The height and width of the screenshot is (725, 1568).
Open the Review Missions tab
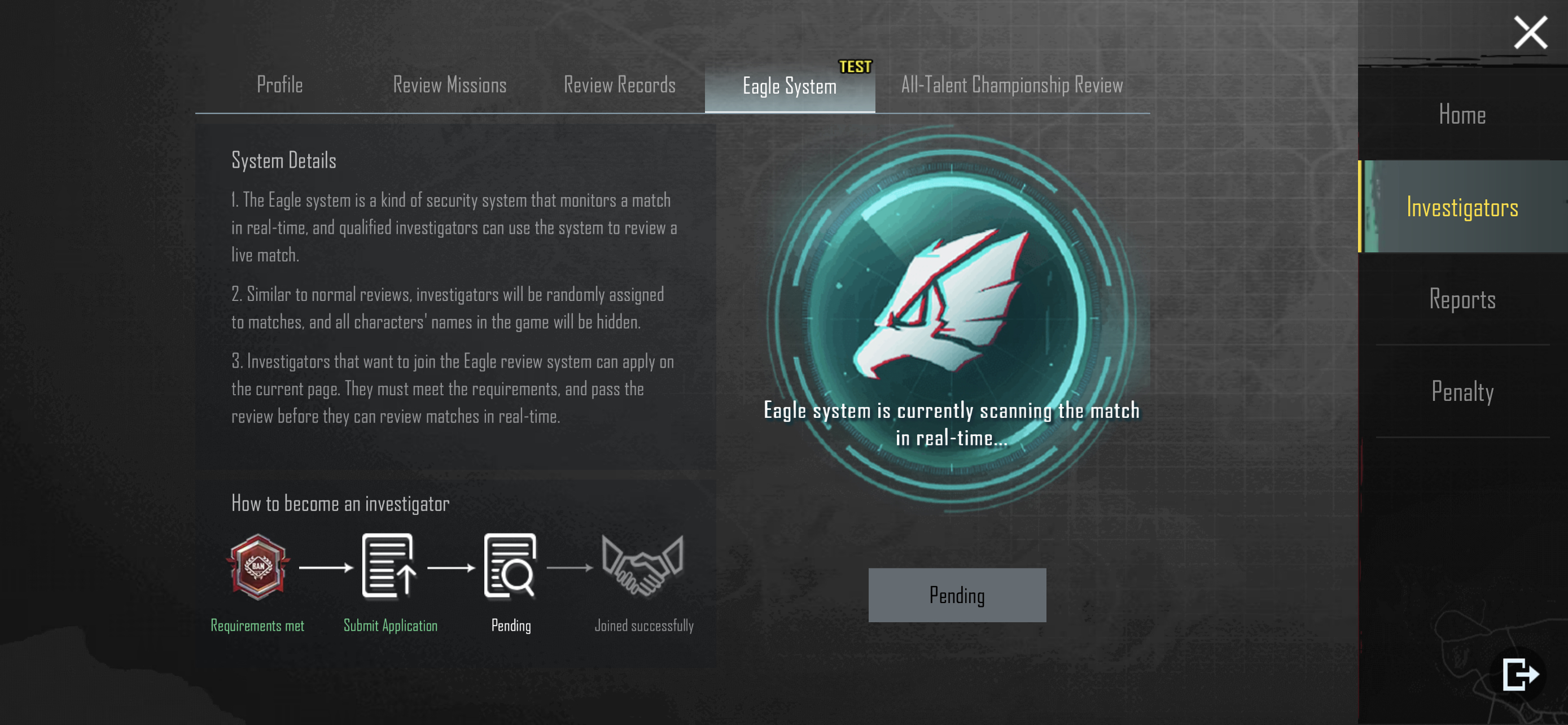449,85
